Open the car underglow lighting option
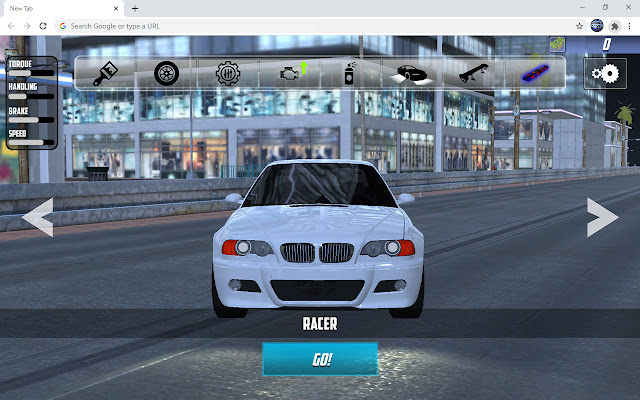Screen dimensions: 640x400 point(409,73)
